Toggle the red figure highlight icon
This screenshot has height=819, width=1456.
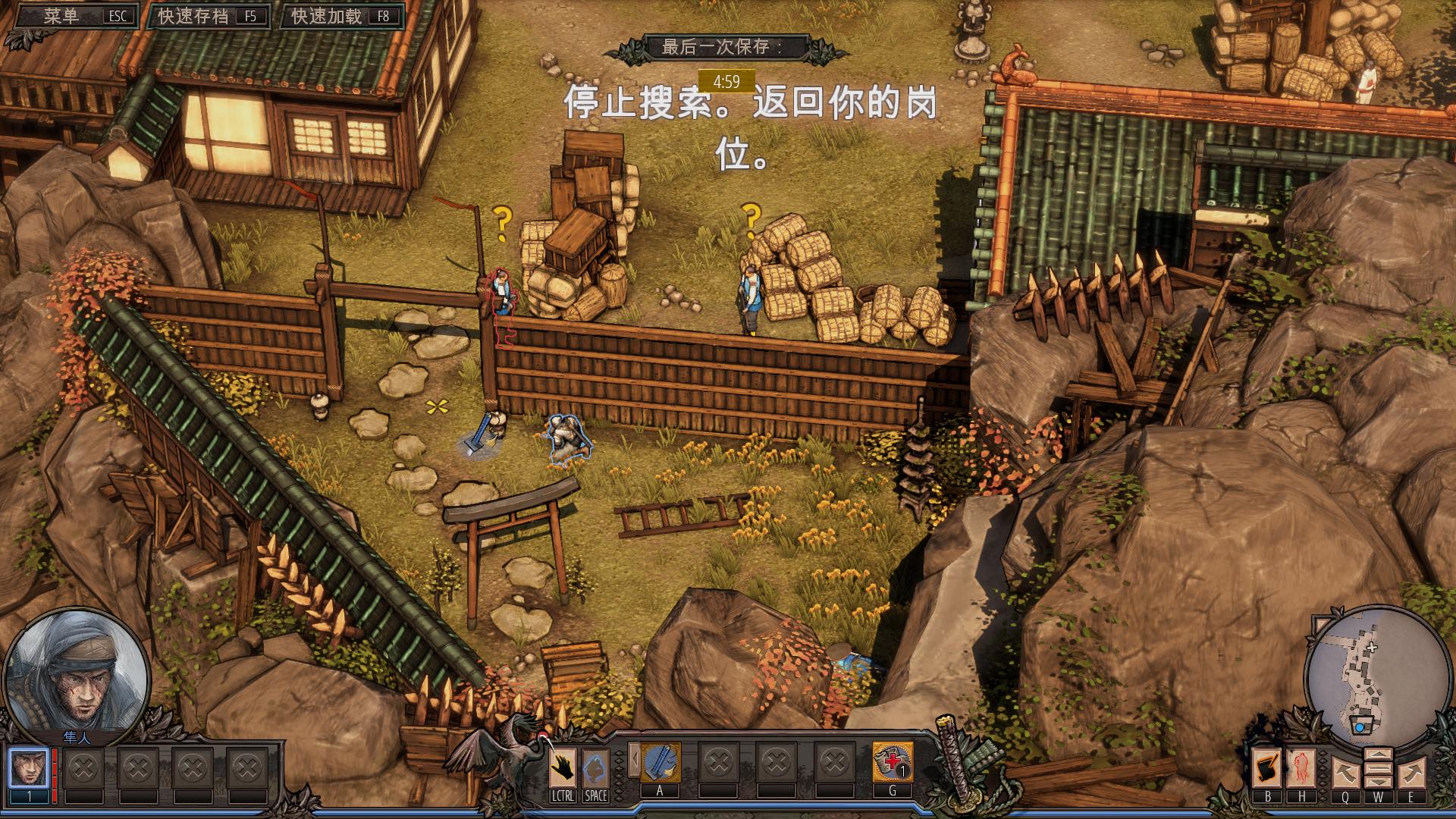1302,768
